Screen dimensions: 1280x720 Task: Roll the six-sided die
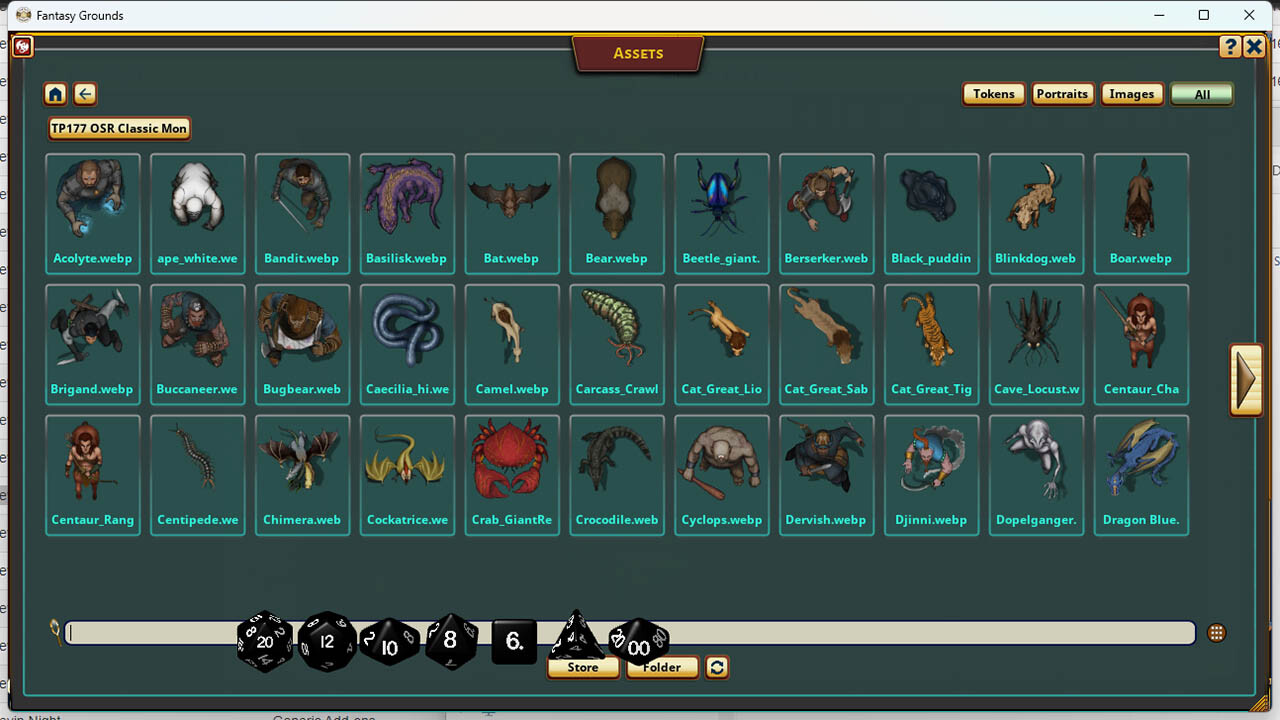point(513,645)
